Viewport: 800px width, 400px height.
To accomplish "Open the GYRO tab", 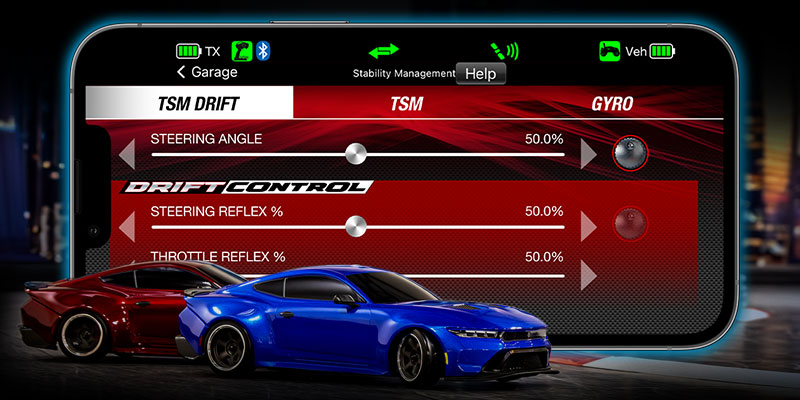I will 611,102.
